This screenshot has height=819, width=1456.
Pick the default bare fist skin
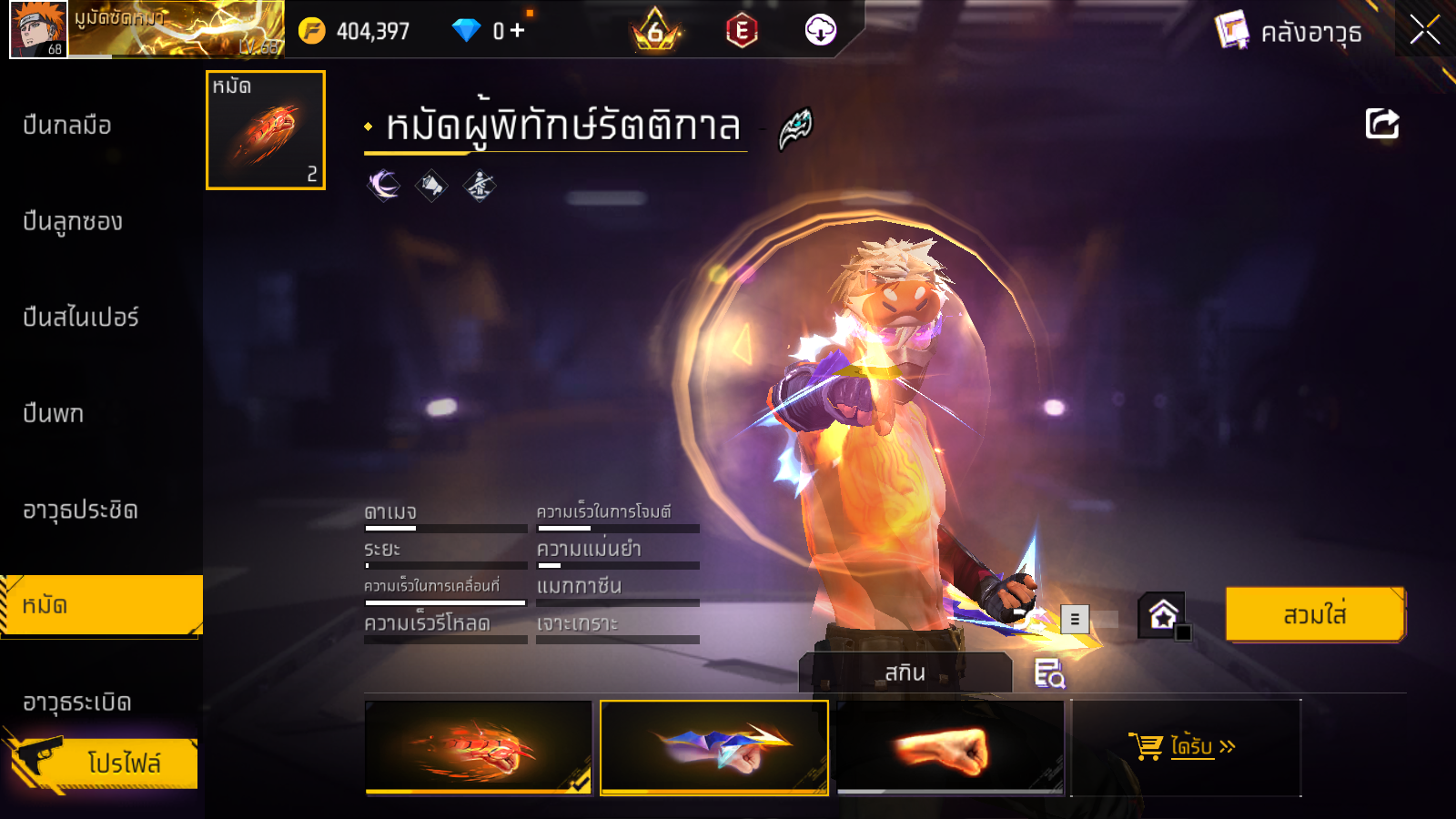pos(949,747)
